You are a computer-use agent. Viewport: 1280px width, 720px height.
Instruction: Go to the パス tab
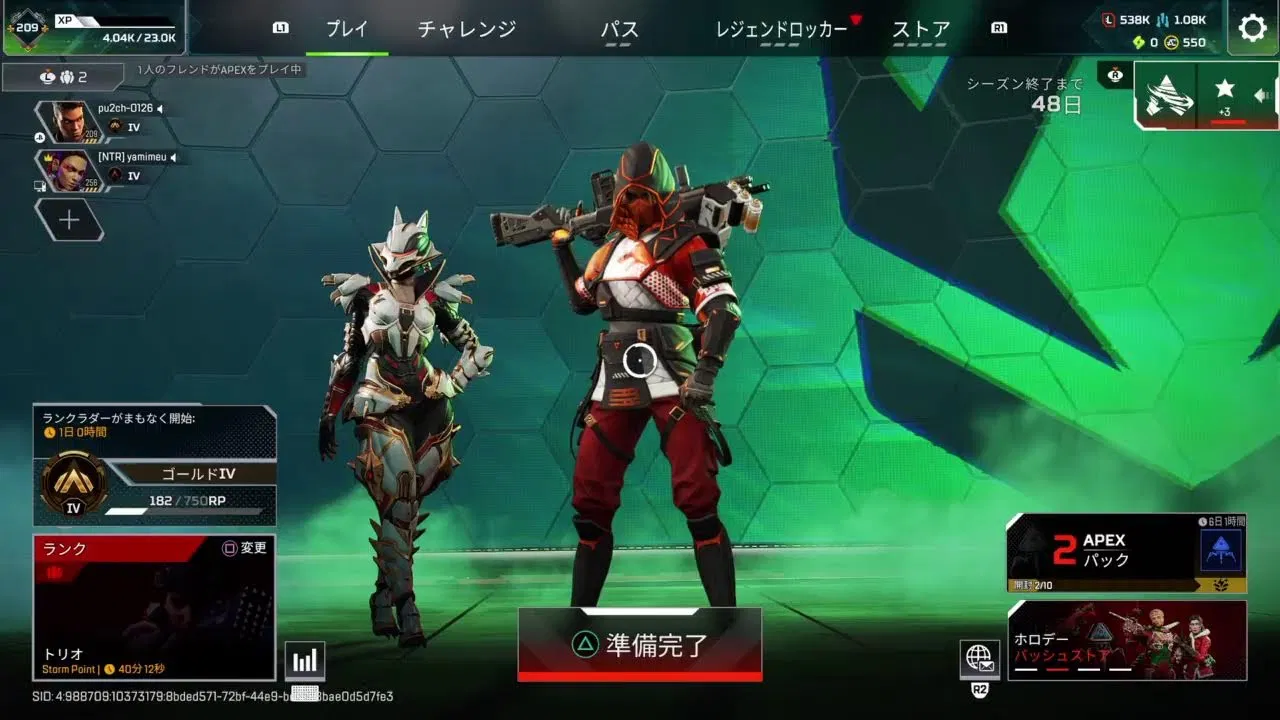tap(620, 29)
